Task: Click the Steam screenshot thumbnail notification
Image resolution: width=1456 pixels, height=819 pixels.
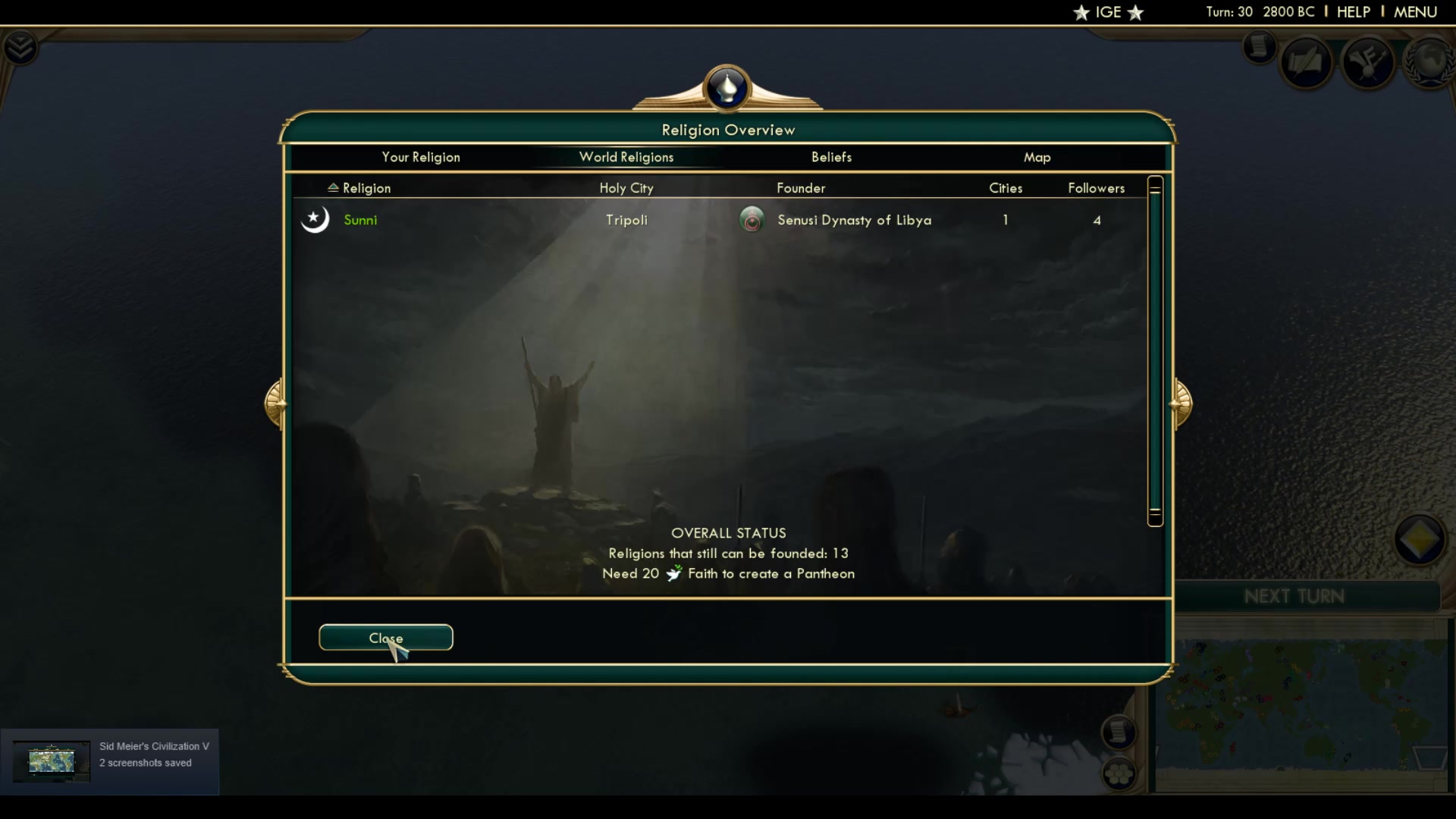Action: point(51,761)
